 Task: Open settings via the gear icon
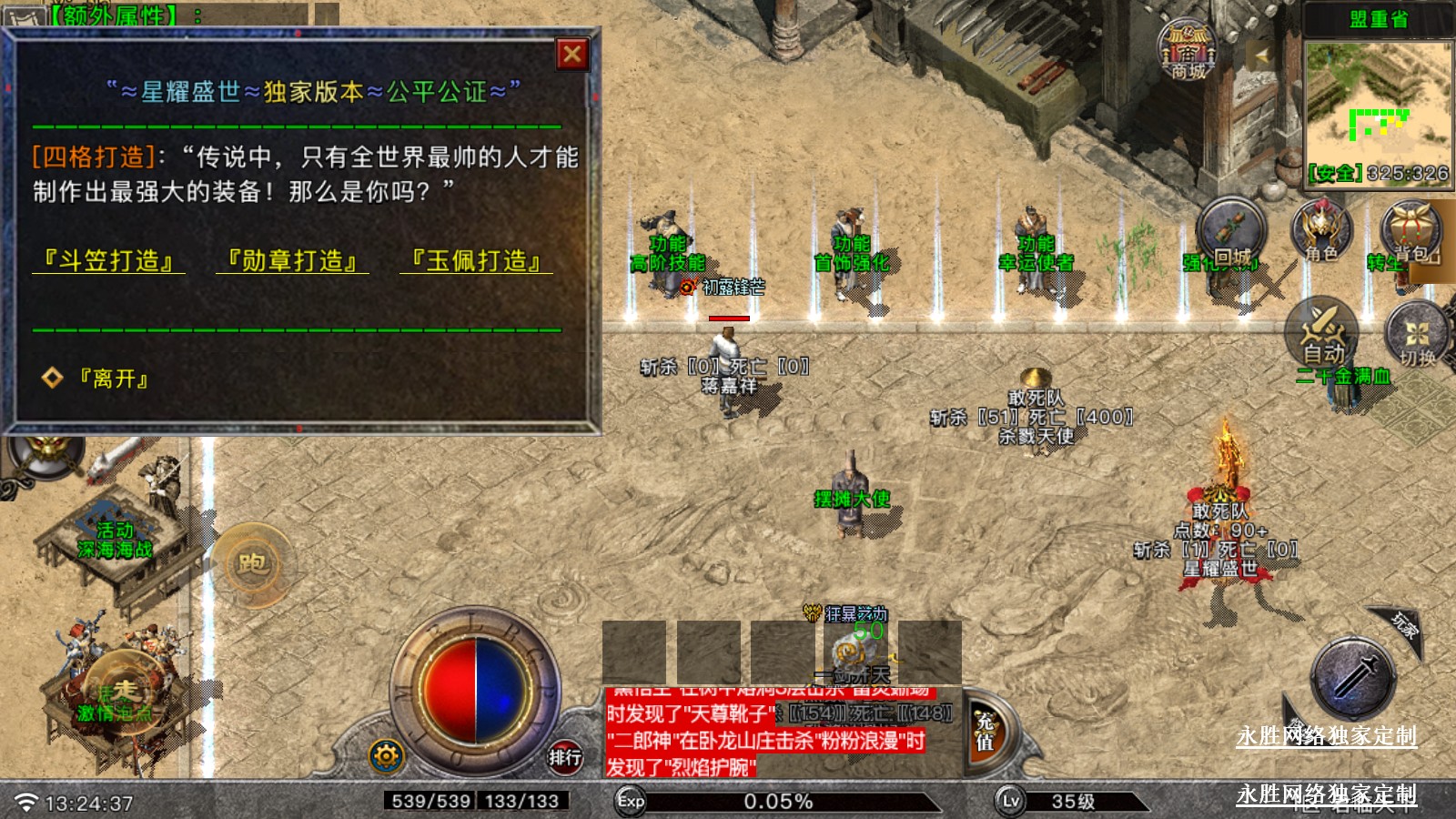[386, 756]
